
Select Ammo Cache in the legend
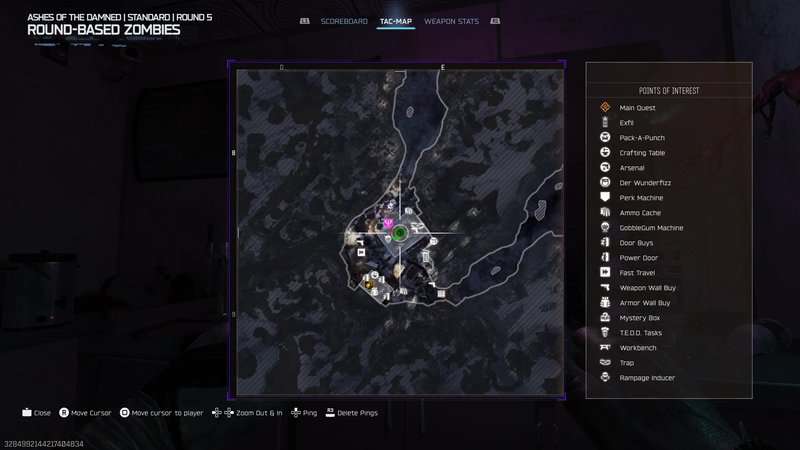(x=640, y=213)
